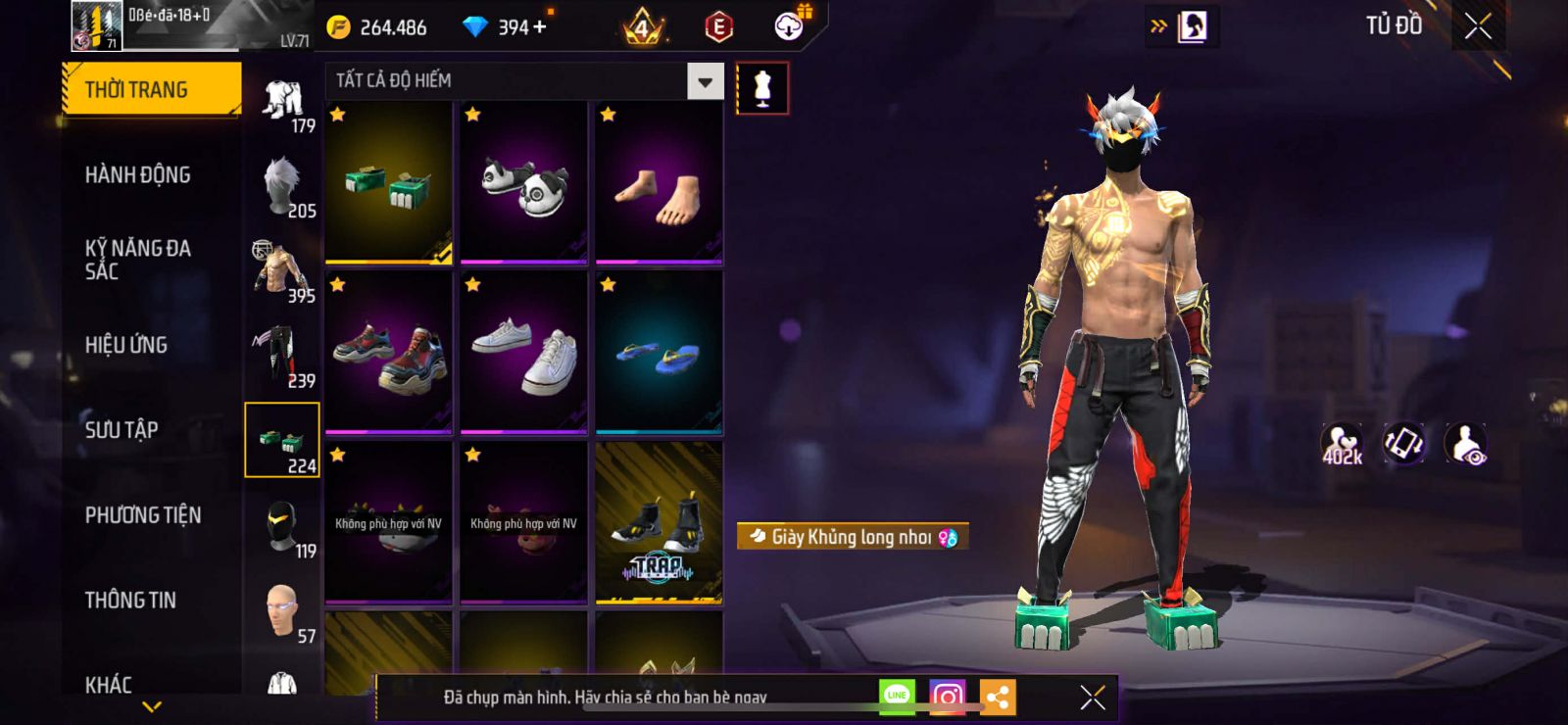Select the panda shoes item
This screenshot has height=725, width=1568.
tap(524, 183)
